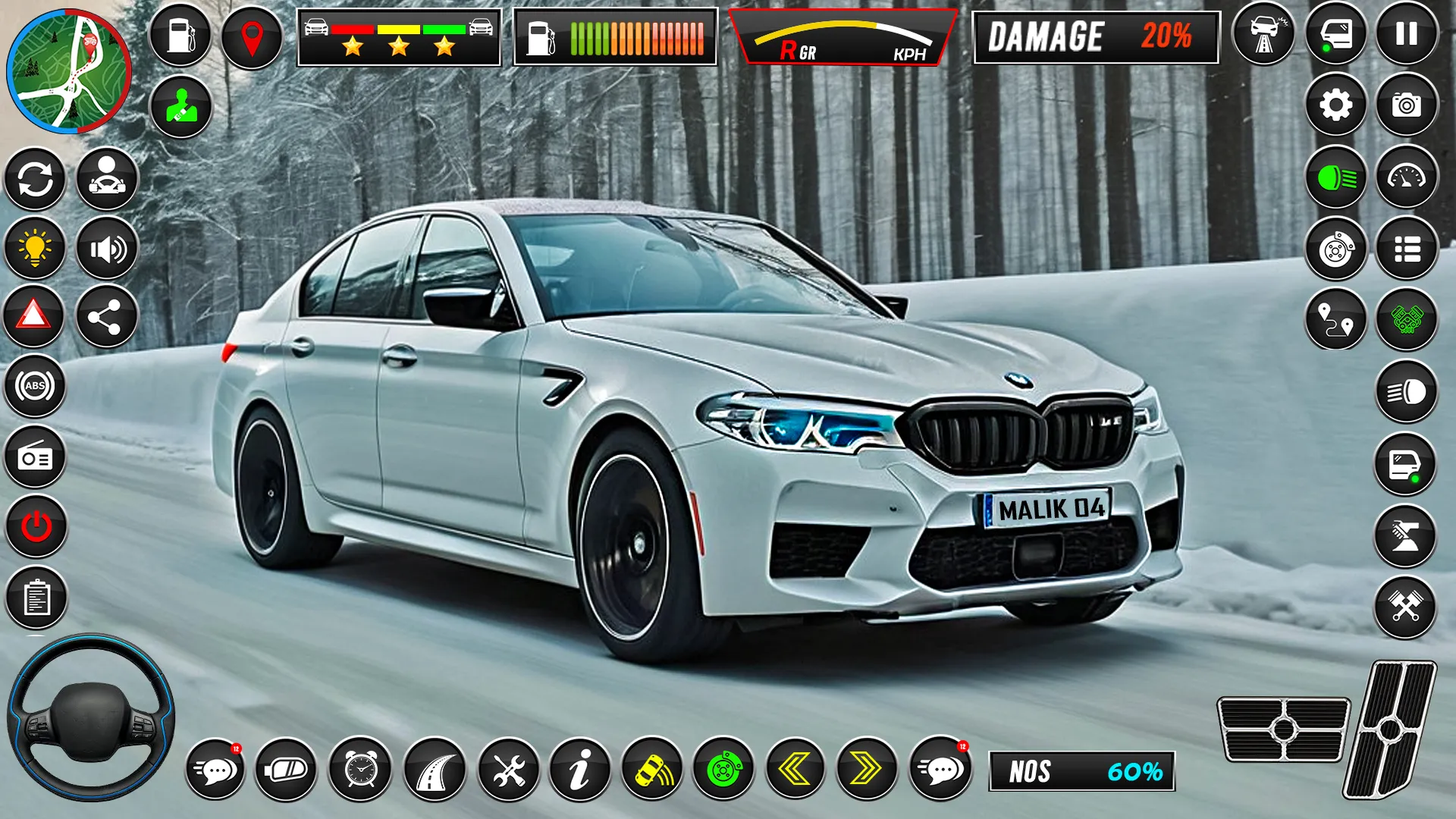Activate the left yellow turn signal arrow
The image size is (1456, 819).
click(795, 770)
